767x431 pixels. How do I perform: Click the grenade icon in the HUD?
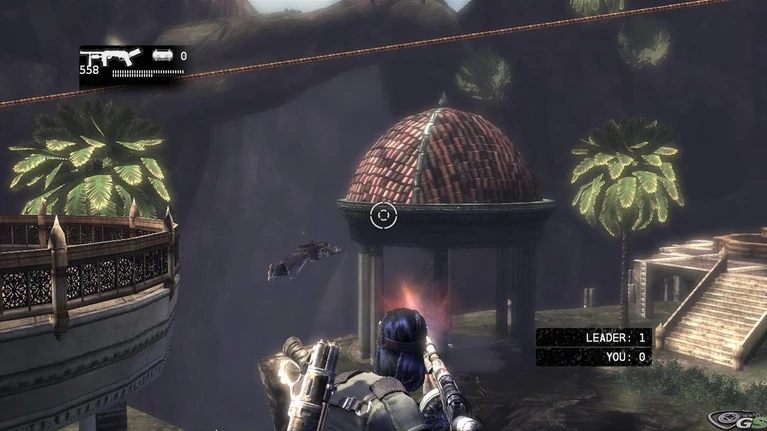(162, 56)
